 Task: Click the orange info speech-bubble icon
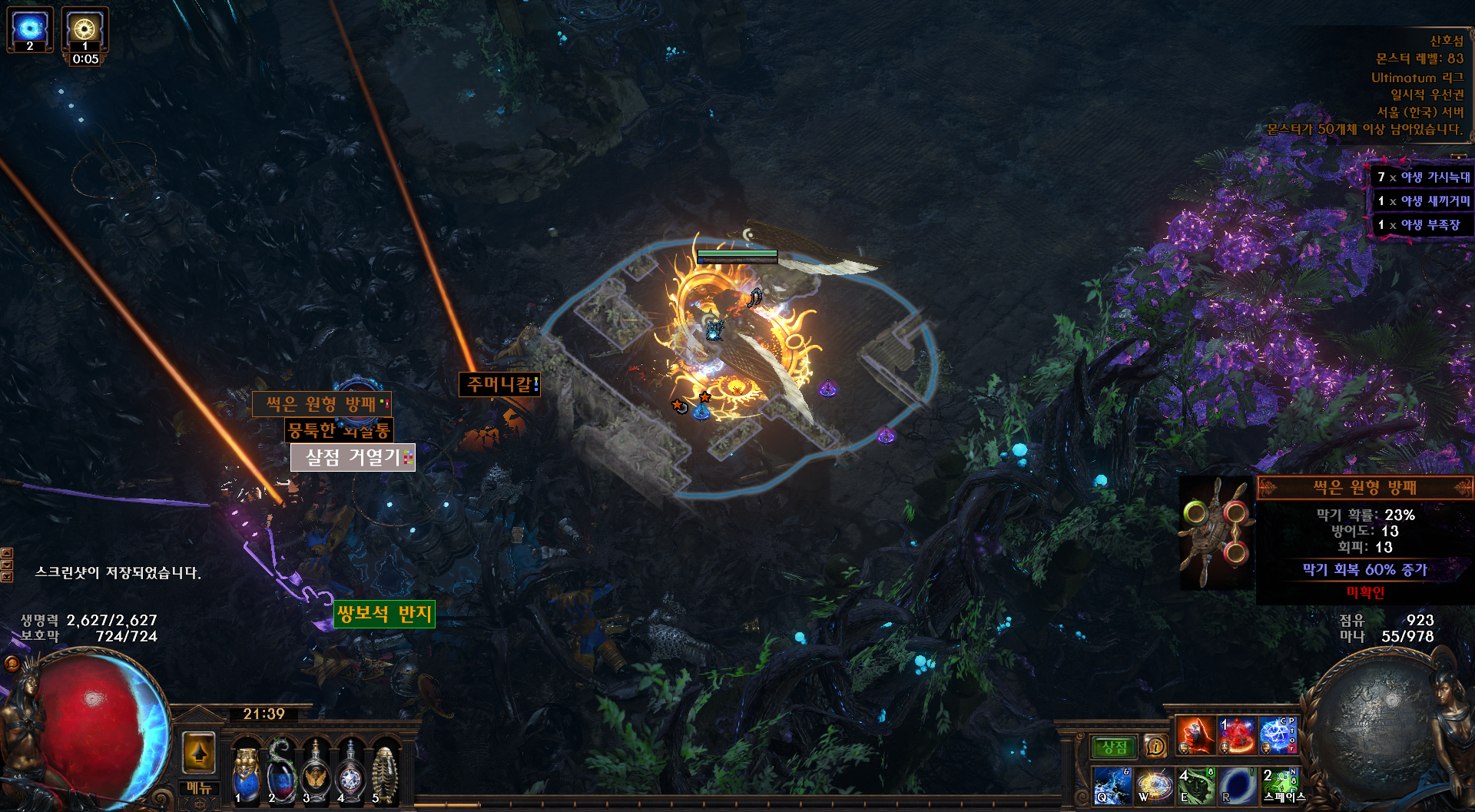click(x=1155, y=746)
